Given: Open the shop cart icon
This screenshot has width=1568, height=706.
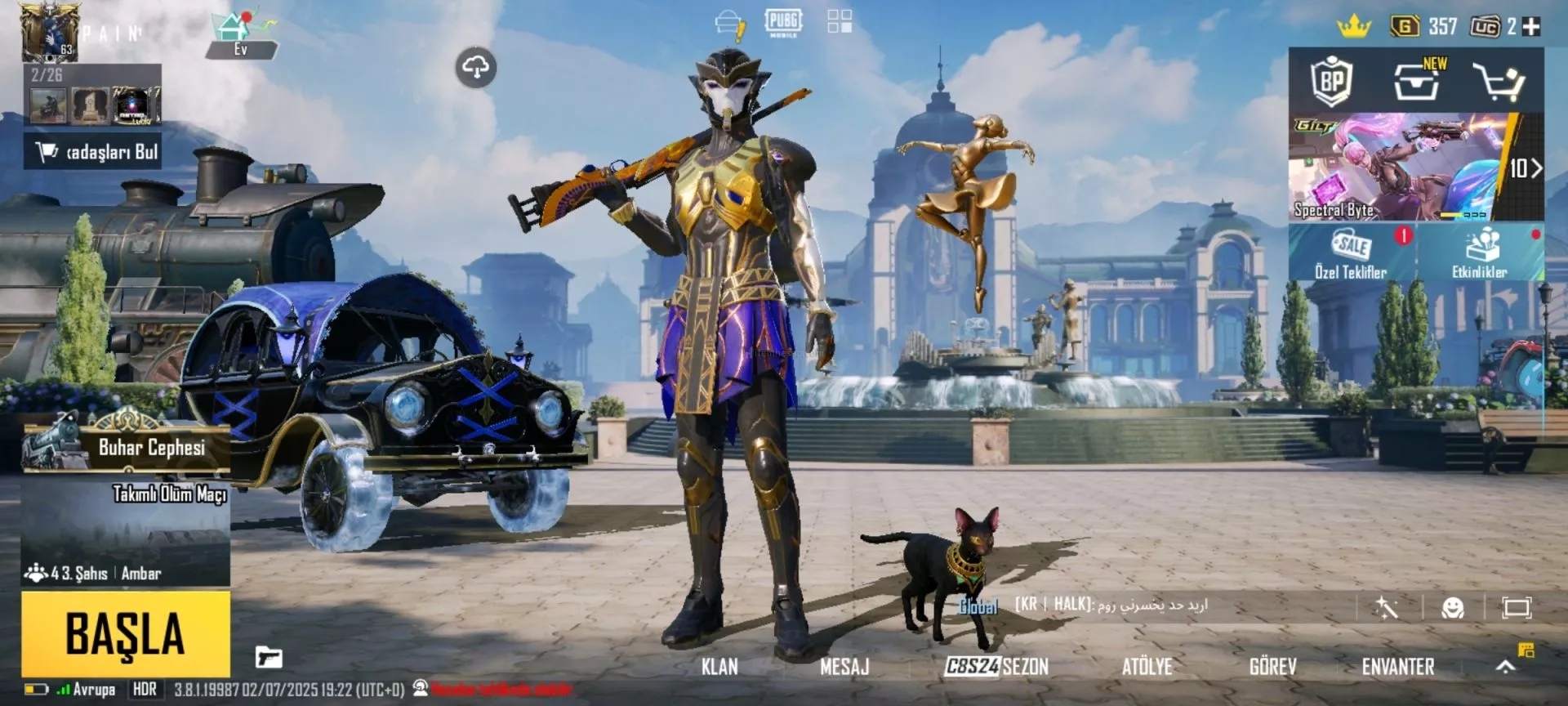Looking at the screenshot, I should (x=1499, y=82).
